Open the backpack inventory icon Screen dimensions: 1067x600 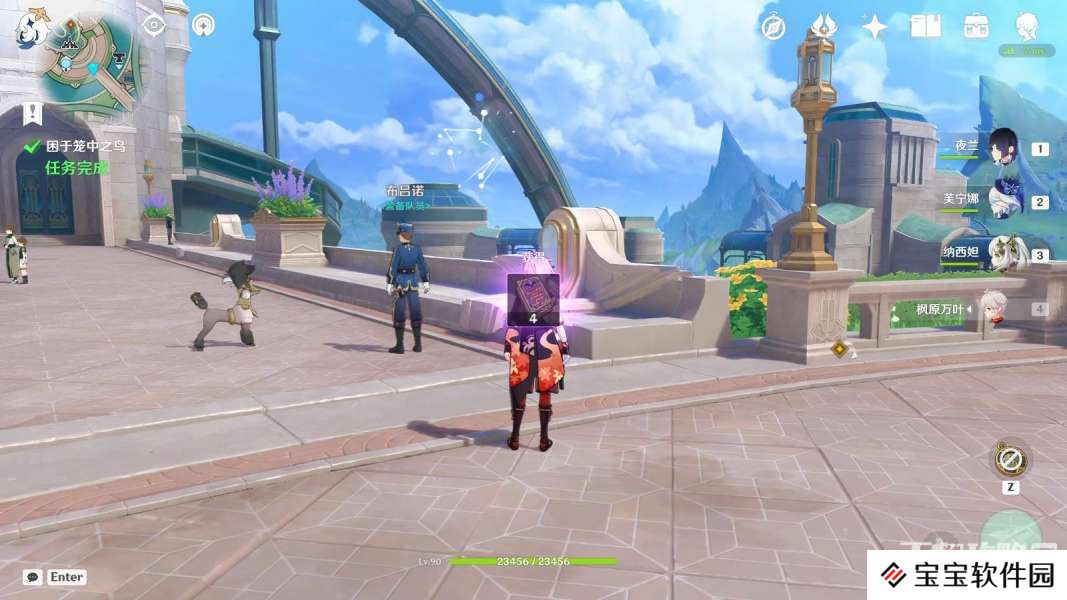click(x=976, y=27)
